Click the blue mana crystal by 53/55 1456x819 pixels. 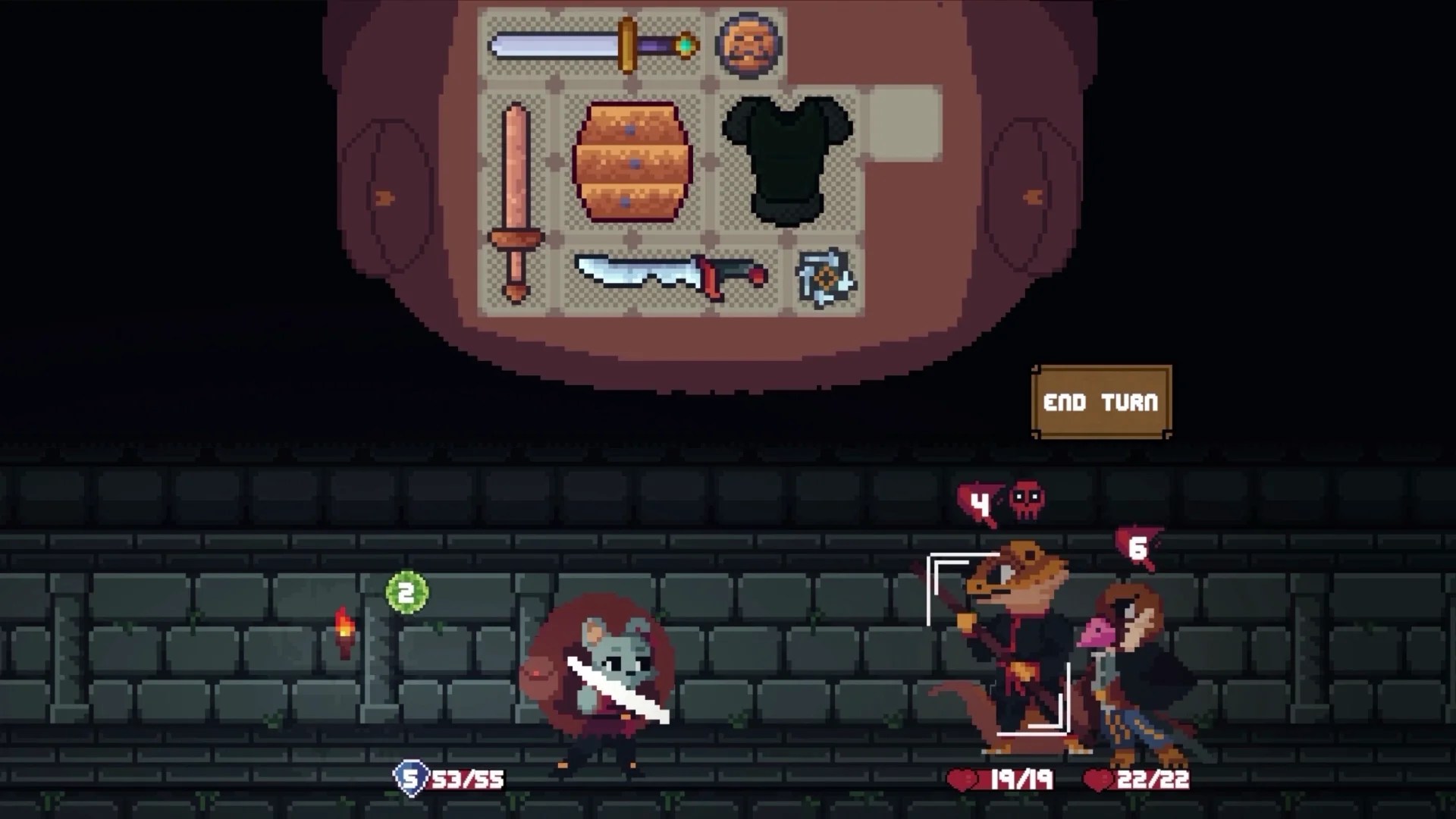click(410, 777)
